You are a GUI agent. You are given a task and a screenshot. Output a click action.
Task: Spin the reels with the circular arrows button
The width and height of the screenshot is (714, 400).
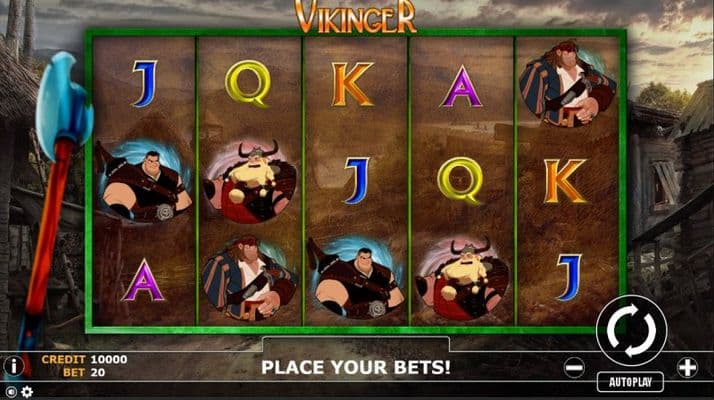click(x=631, y=331)
